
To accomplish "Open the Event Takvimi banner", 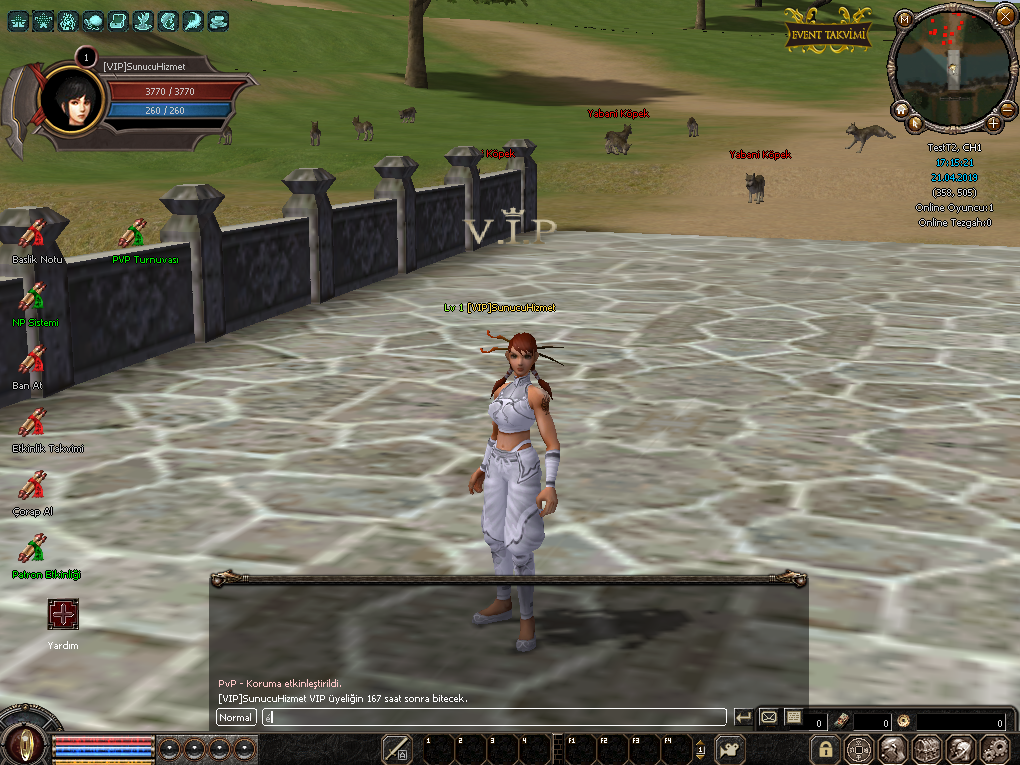I will point(827,33).
